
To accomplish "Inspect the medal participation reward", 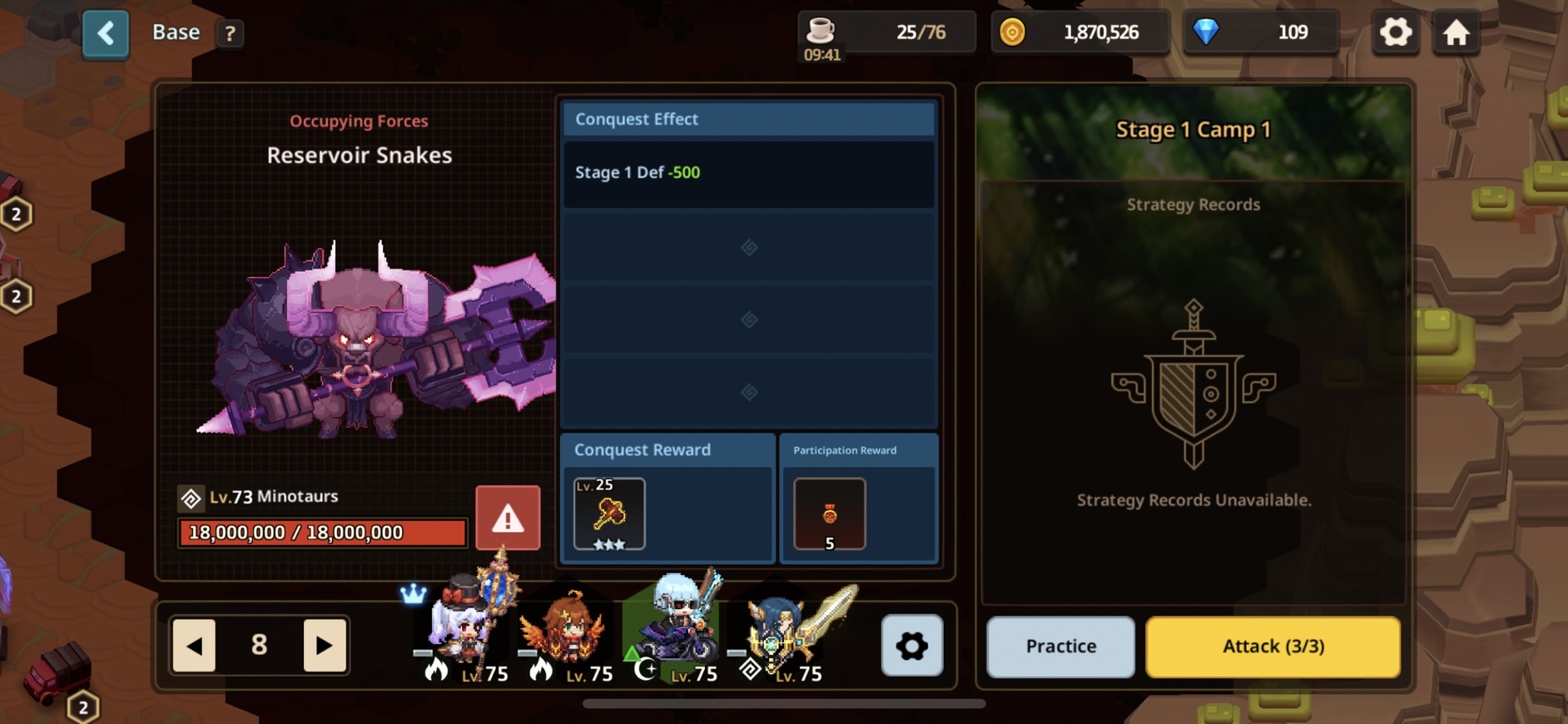I will pos(829,514).
